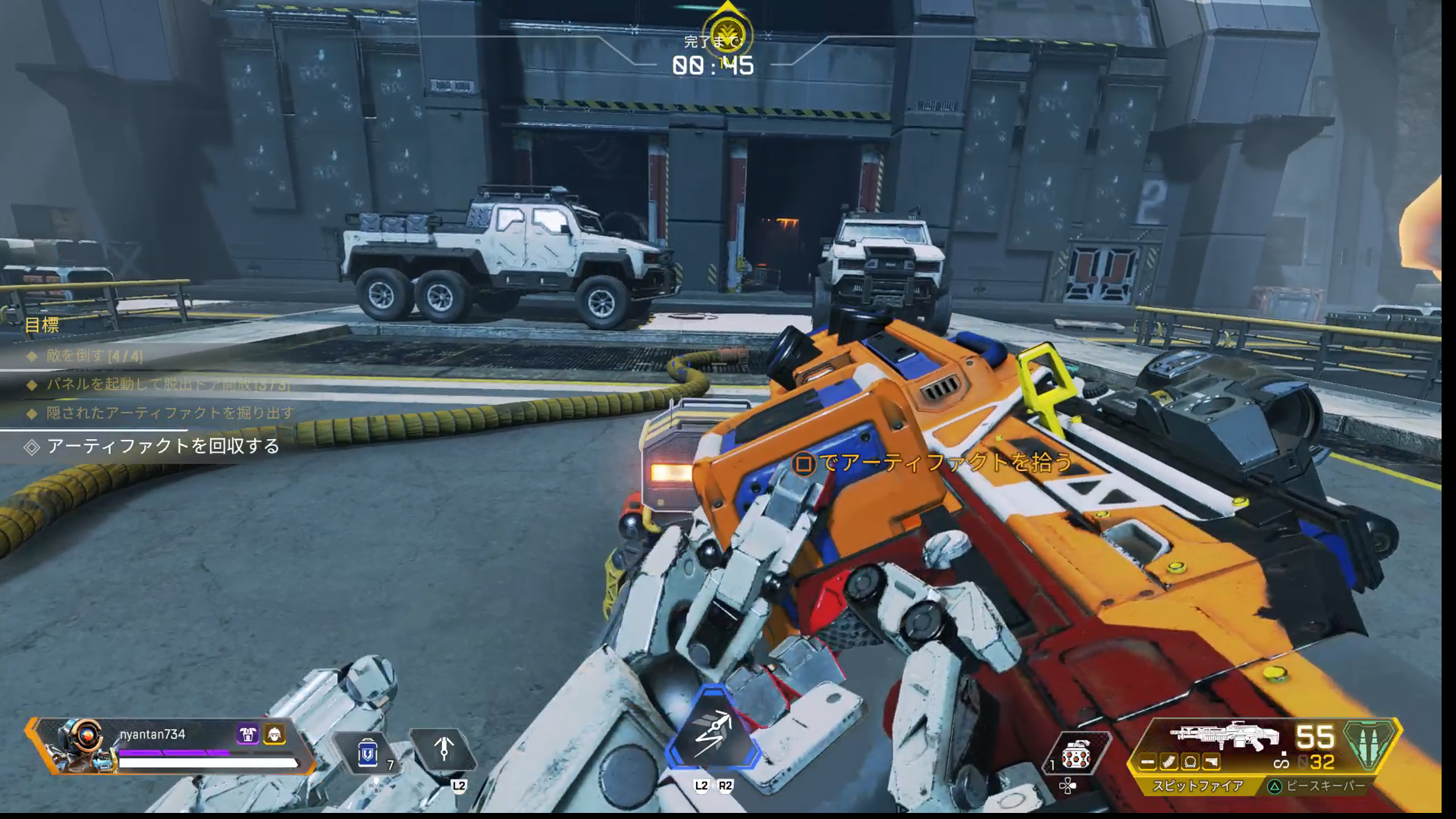The height and width of the screenshot is (819, 1456).
Task: Select the スピットファイア weapon label
Action: [x=1198, y=786]
